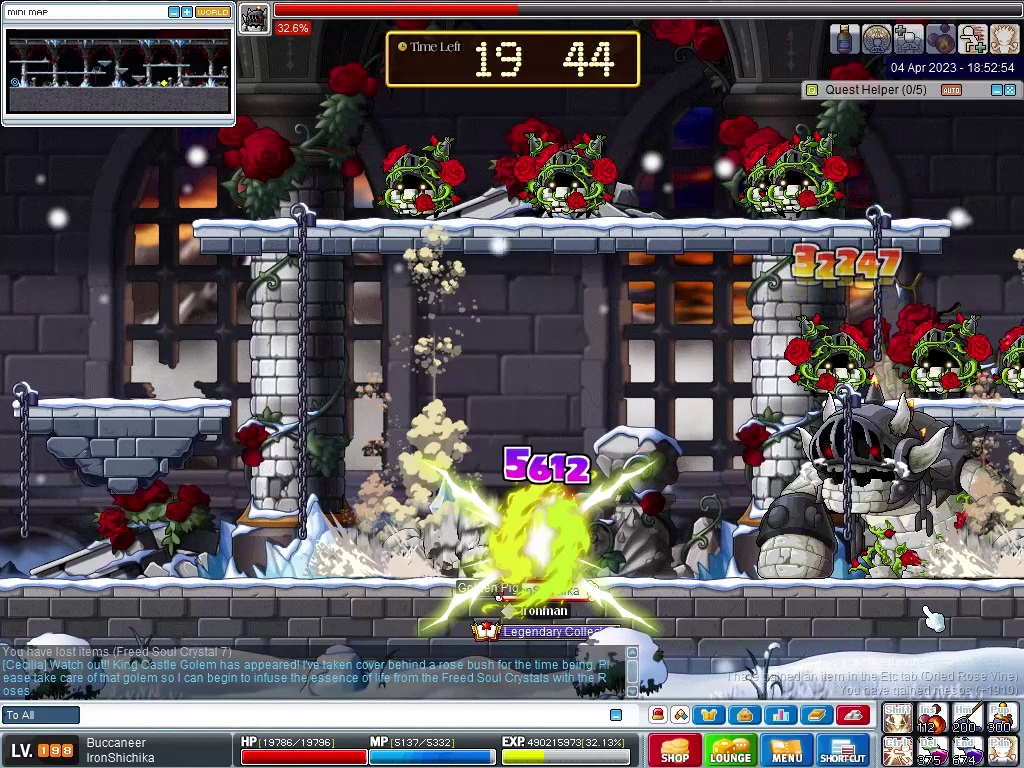Maximize the Quest Helper panel

[x=1010, y=90]
